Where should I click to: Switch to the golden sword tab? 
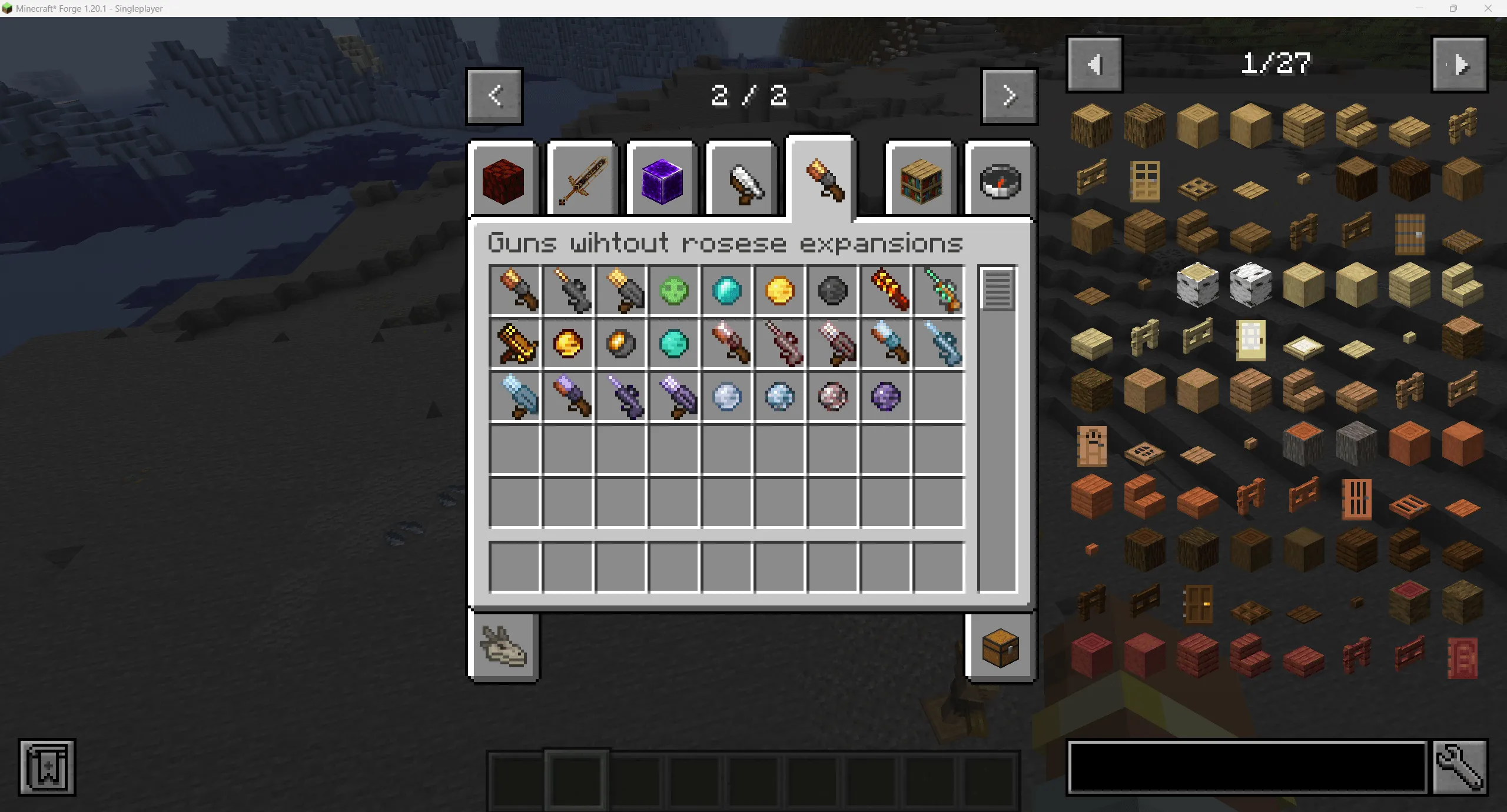coord(582,179)
